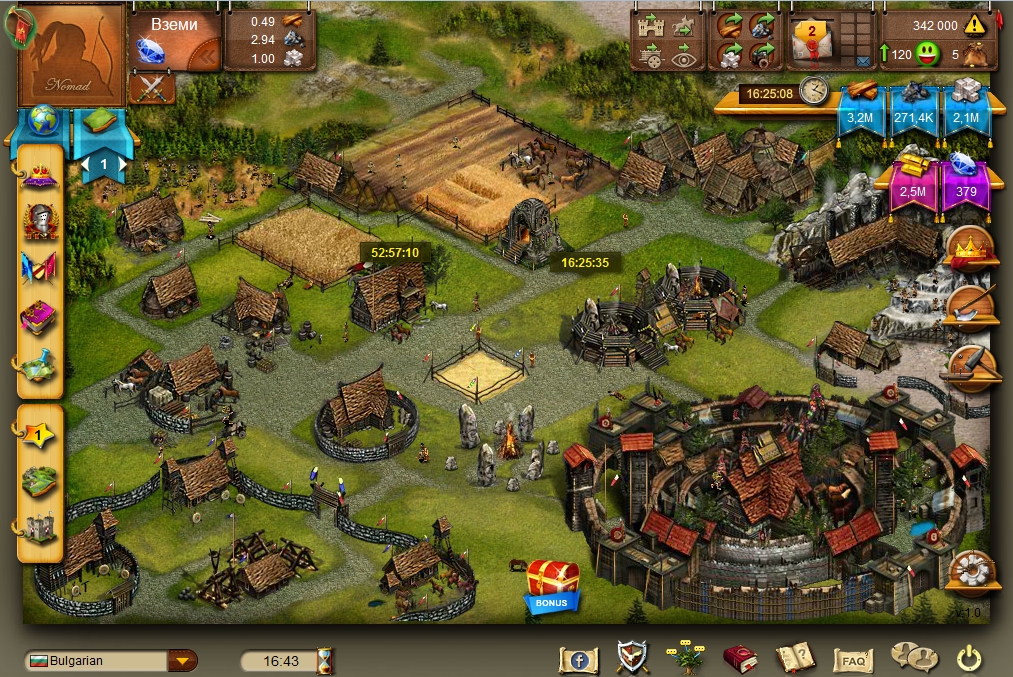Switch to the globe world map view
Viewport: 1013px width, 677px height.
[x=43, y=121]
